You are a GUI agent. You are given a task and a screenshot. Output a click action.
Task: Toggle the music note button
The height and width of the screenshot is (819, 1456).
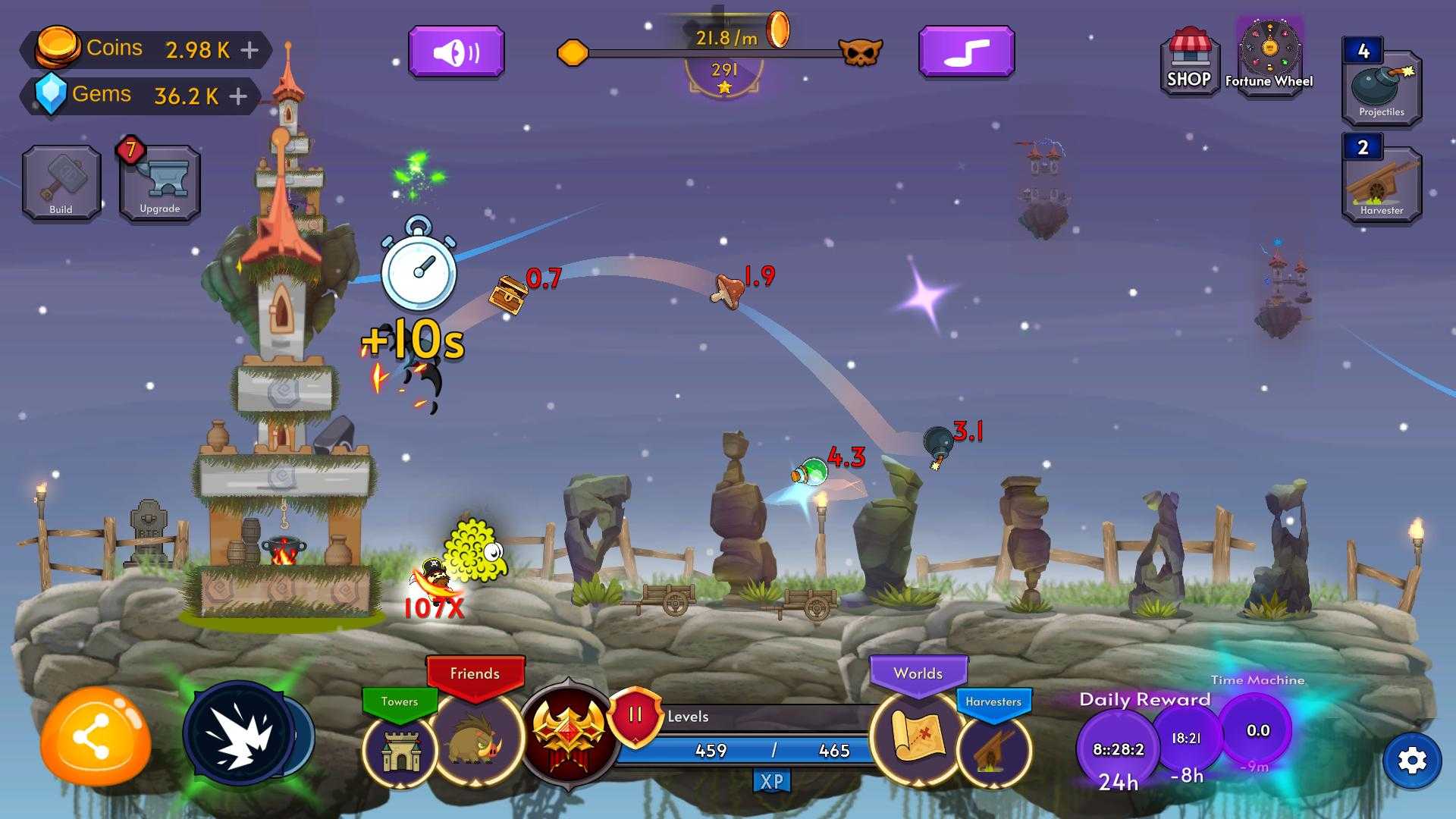tap(966, 52)
